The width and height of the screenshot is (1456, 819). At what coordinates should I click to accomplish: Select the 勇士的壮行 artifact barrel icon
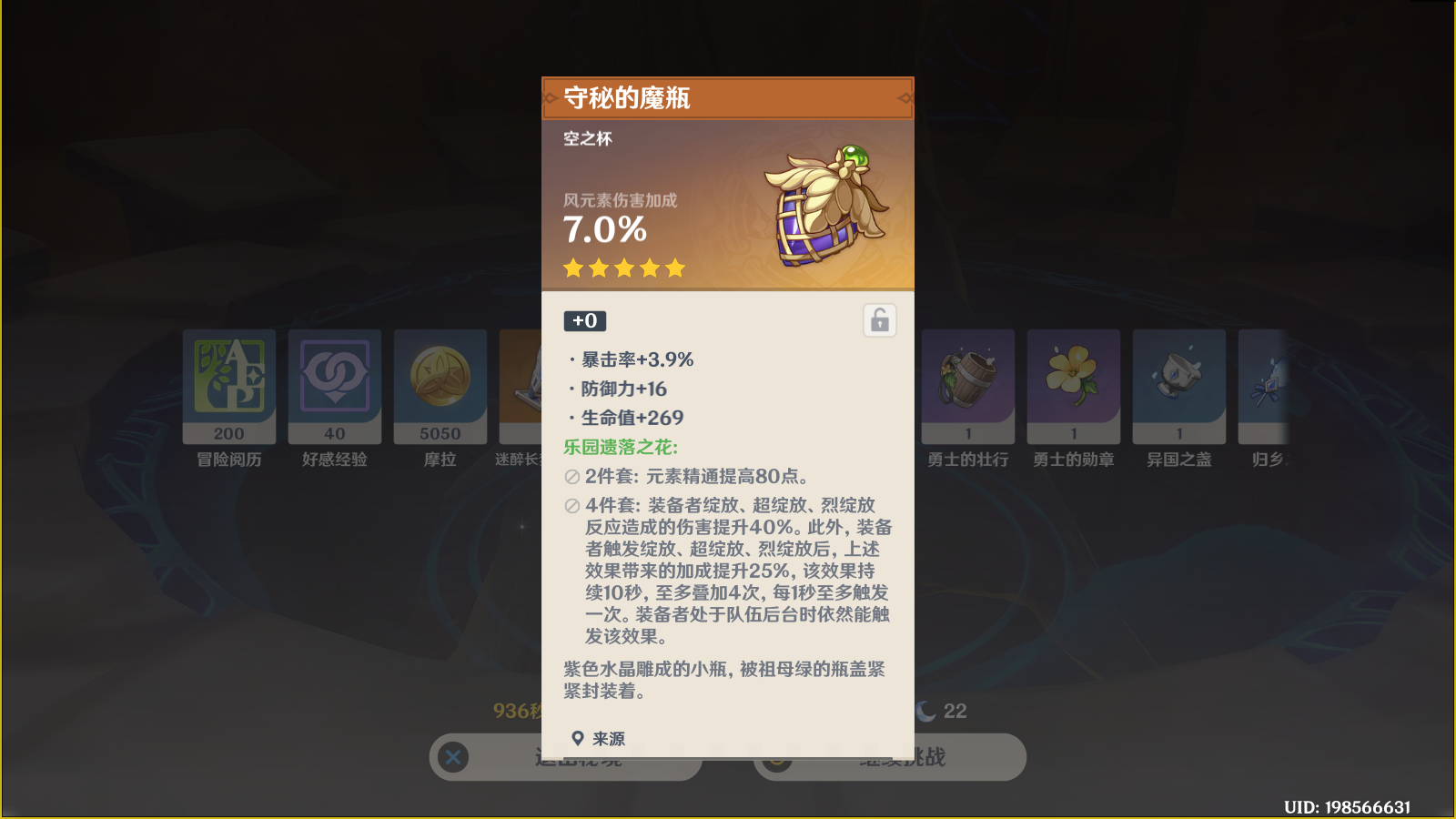pyautogui.click(x=967, y=382)
